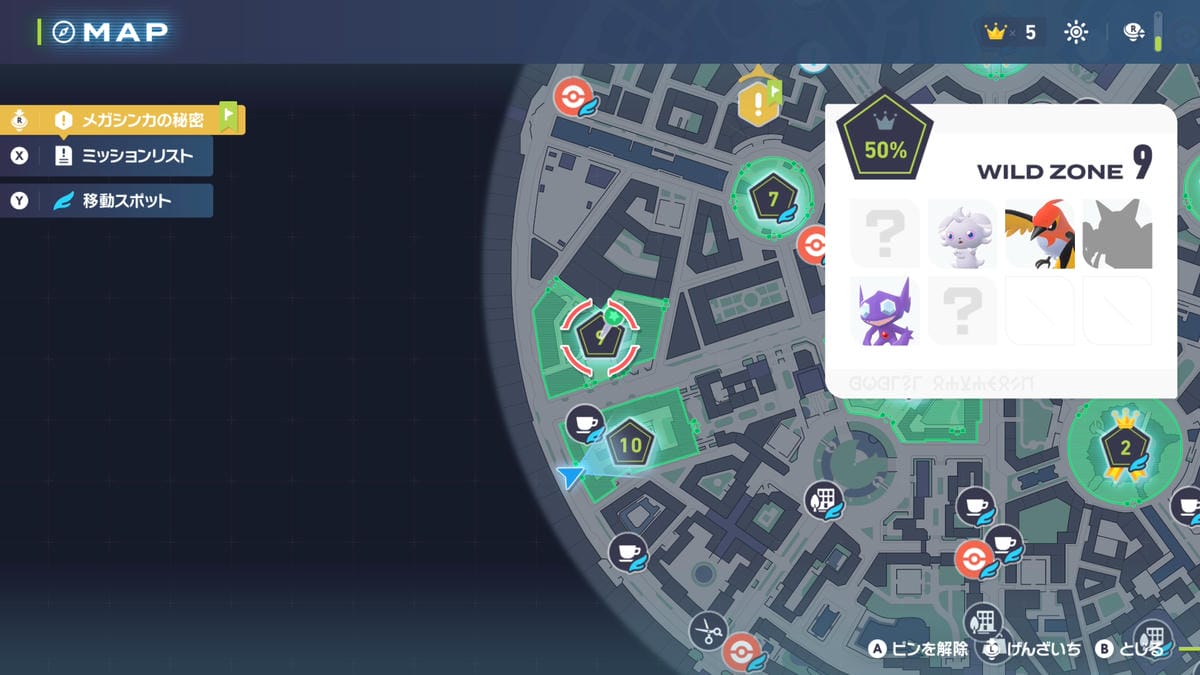1200x675 pixels.
Task: Click the blue player location arrow
Action: pyautogui.click(x=571, y=476)
